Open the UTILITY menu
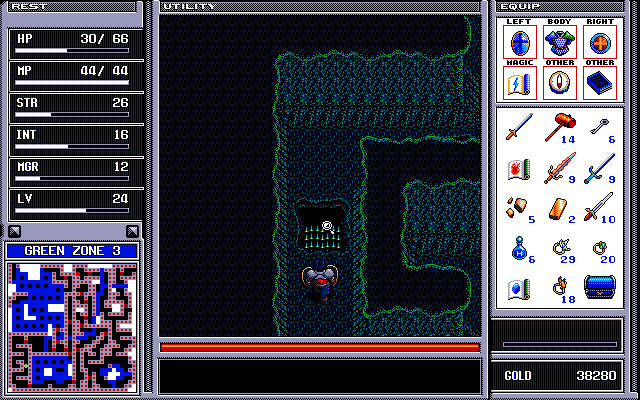Screen dimensions: 640x400 pos(188,6)
